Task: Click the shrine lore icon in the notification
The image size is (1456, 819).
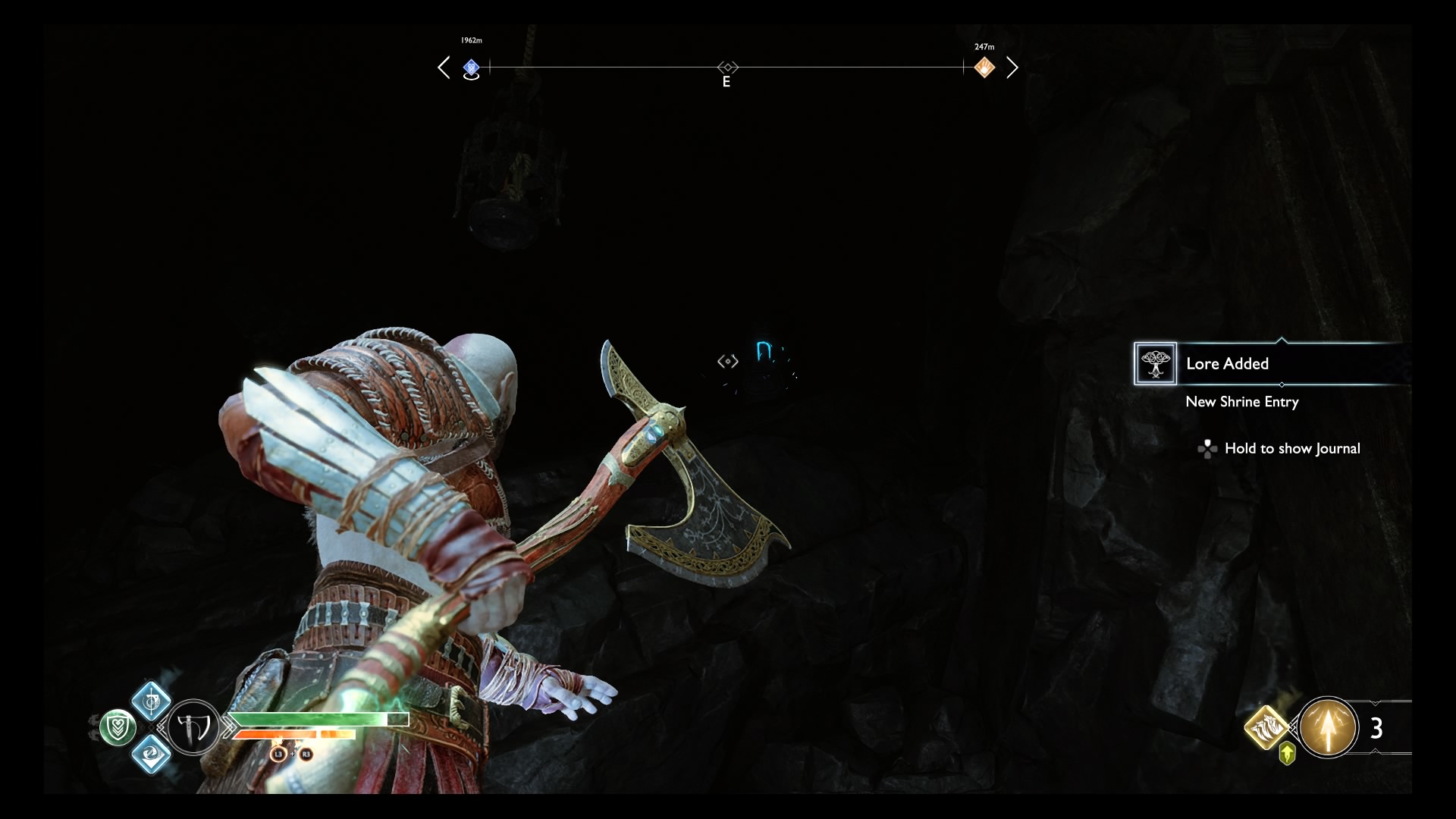Action: 1156,364
